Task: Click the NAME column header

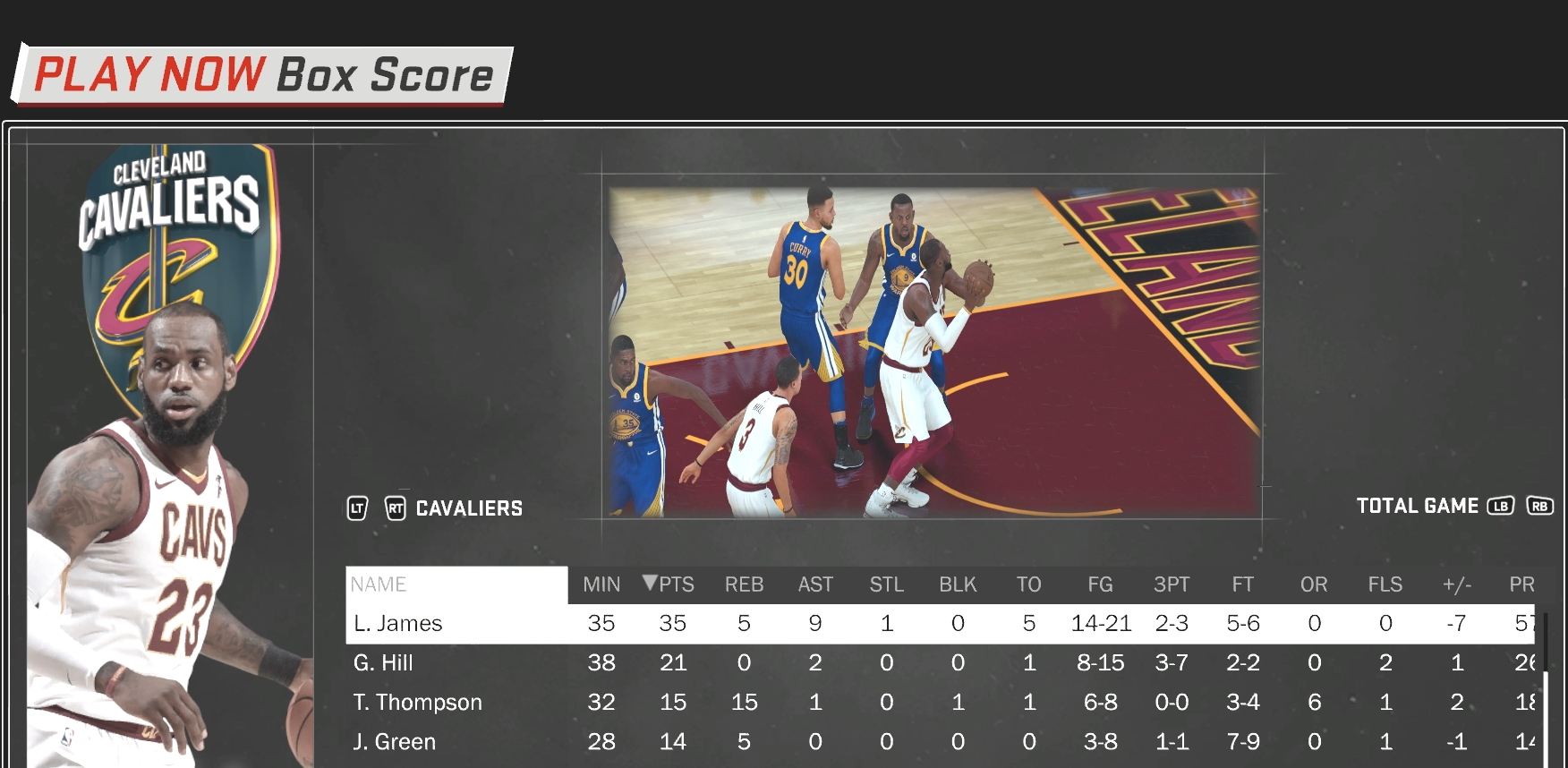Action: 379,585
